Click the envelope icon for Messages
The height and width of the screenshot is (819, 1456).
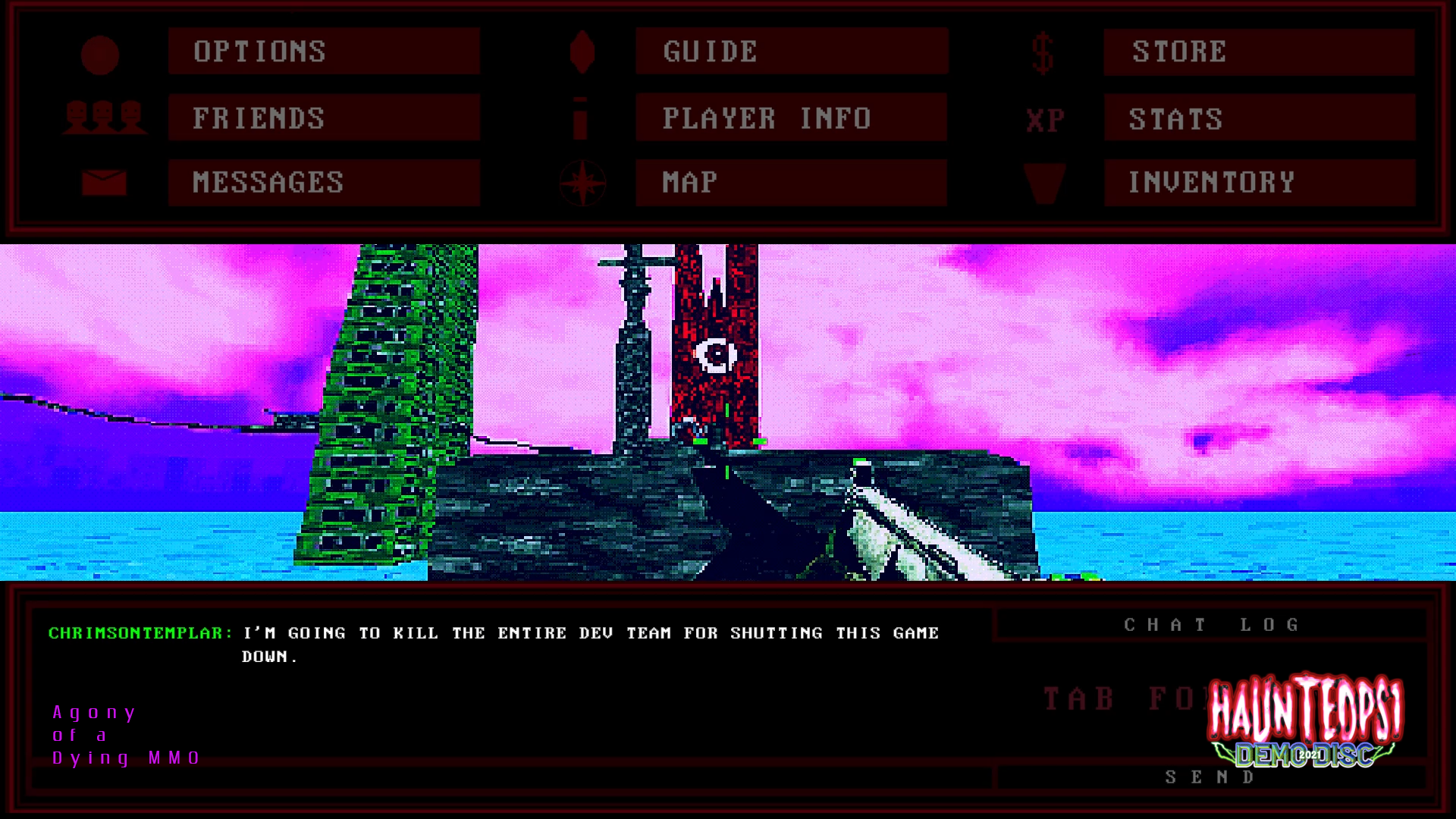pyautogui.click(x=106, y=182)
